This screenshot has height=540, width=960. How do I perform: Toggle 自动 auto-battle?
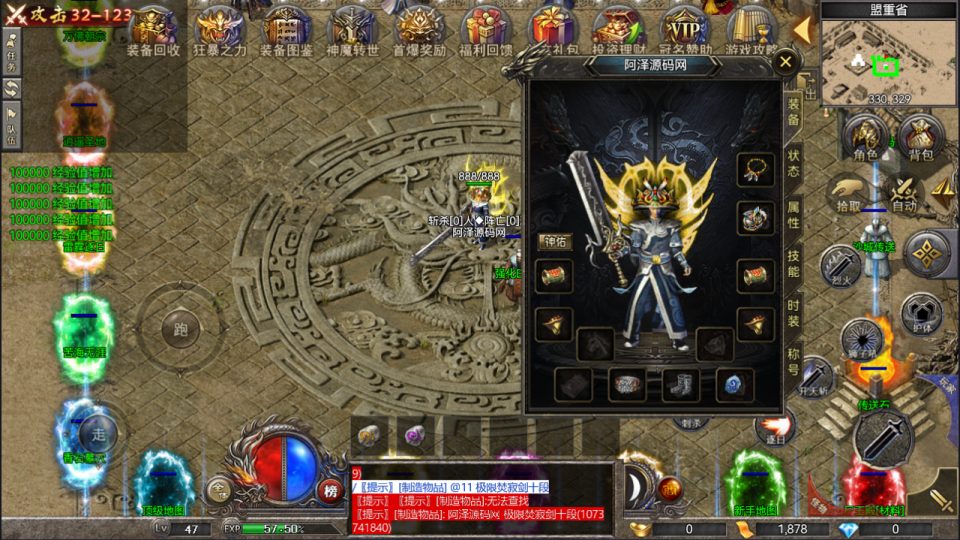click(x=903, y=192)
